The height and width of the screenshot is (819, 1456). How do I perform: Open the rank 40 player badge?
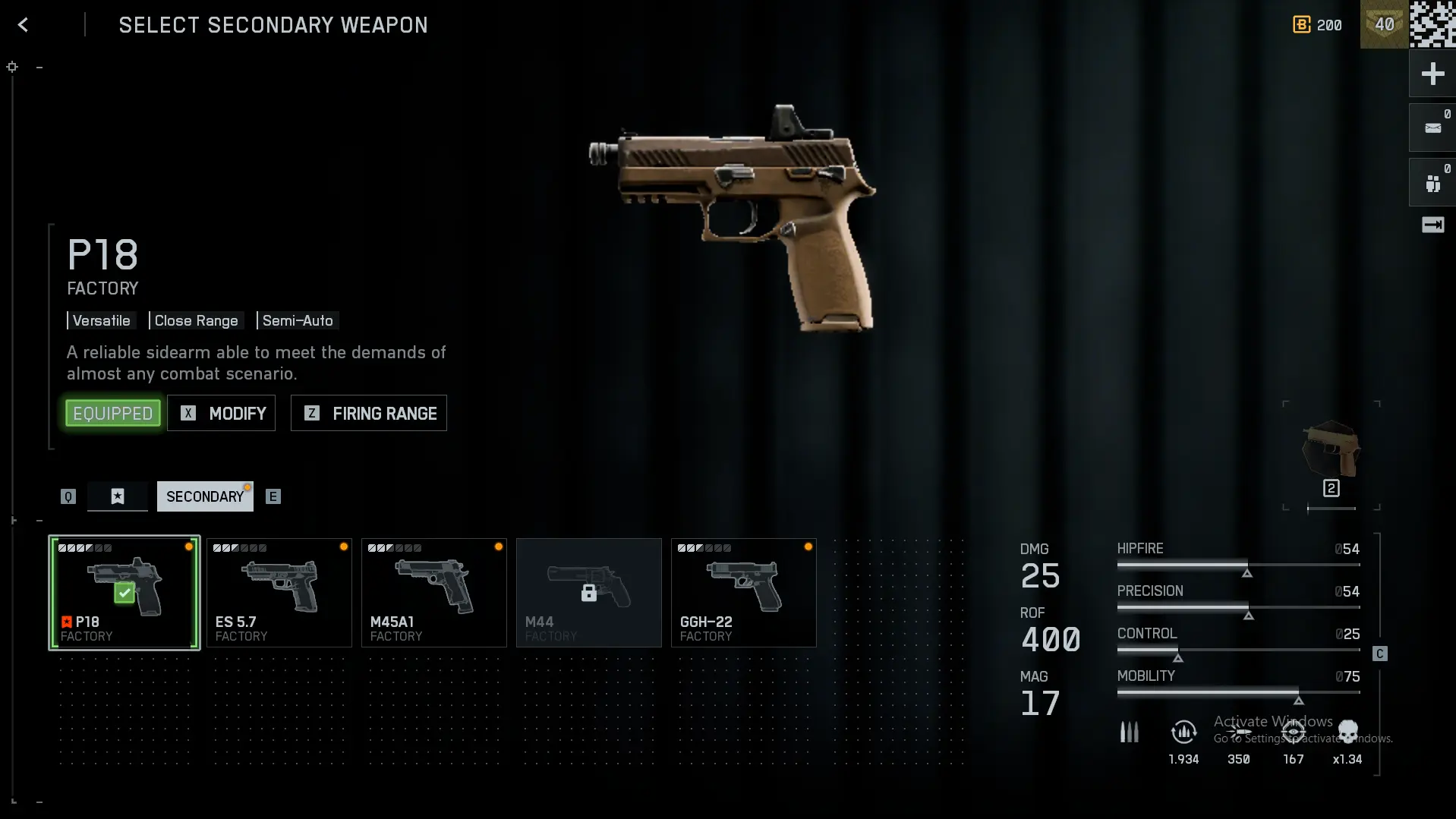[x=1384, y=24]
